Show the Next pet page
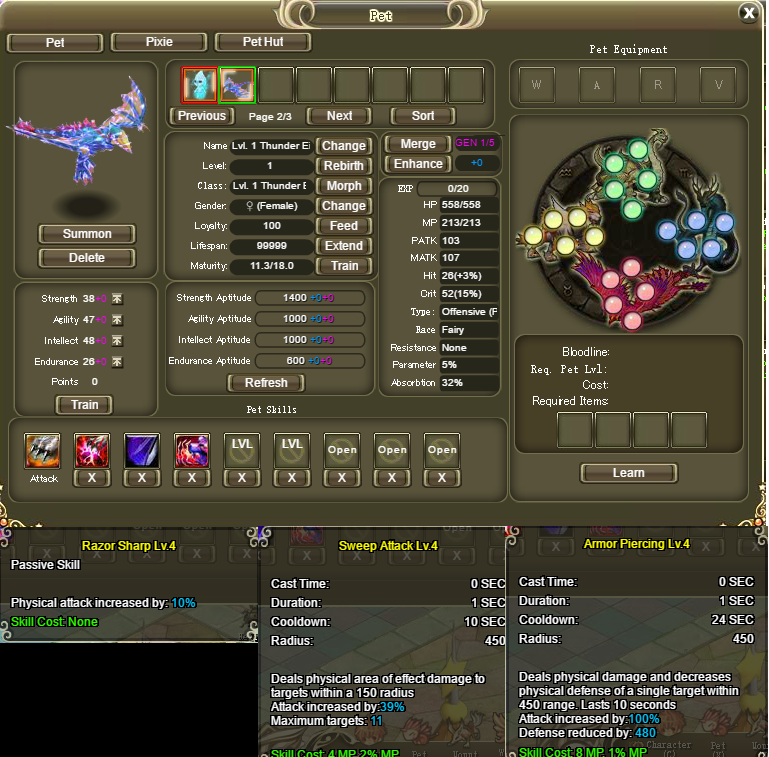 339,116
